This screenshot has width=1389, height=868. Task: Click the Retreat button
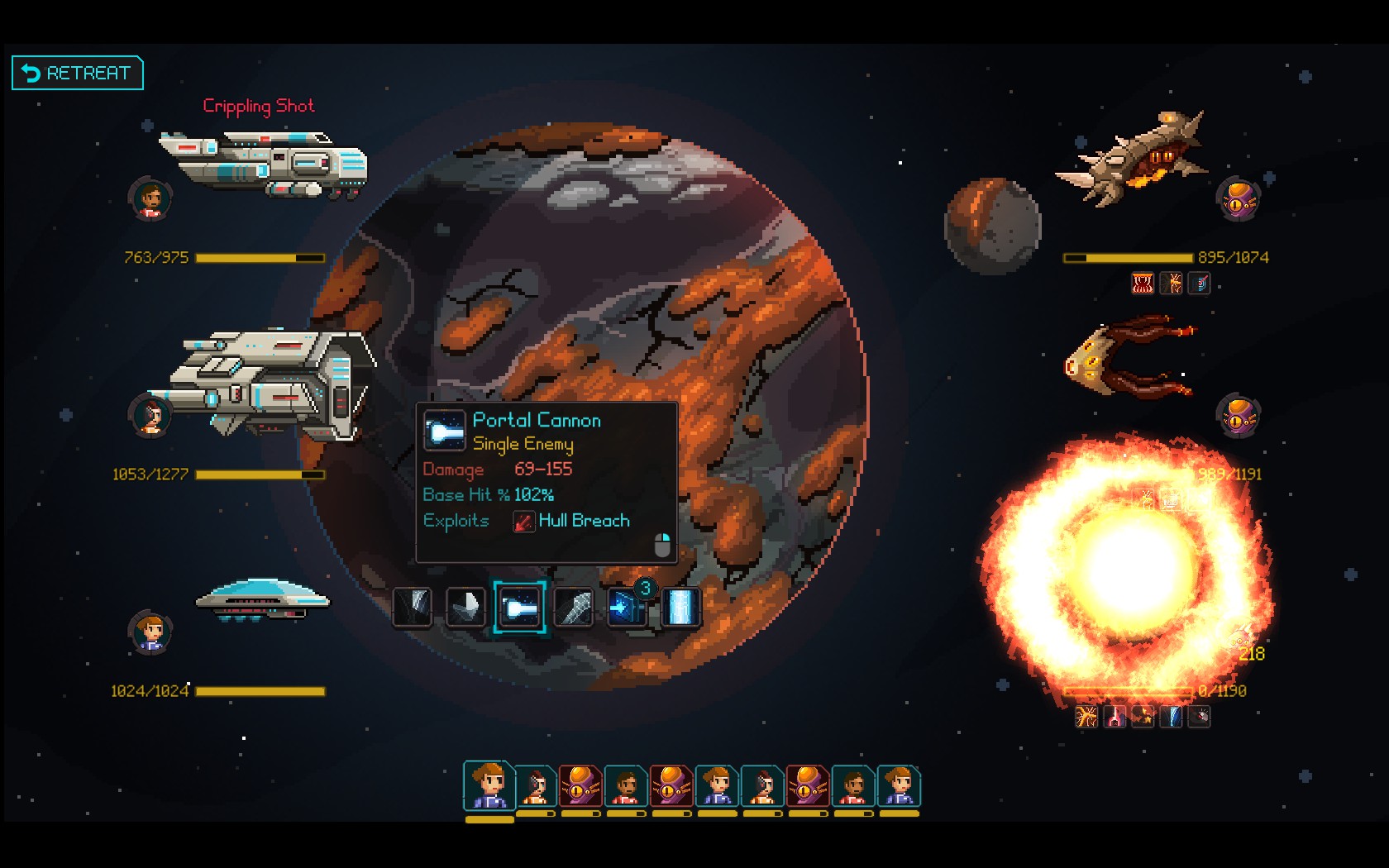pyautogui.click(x=77, y=73)
